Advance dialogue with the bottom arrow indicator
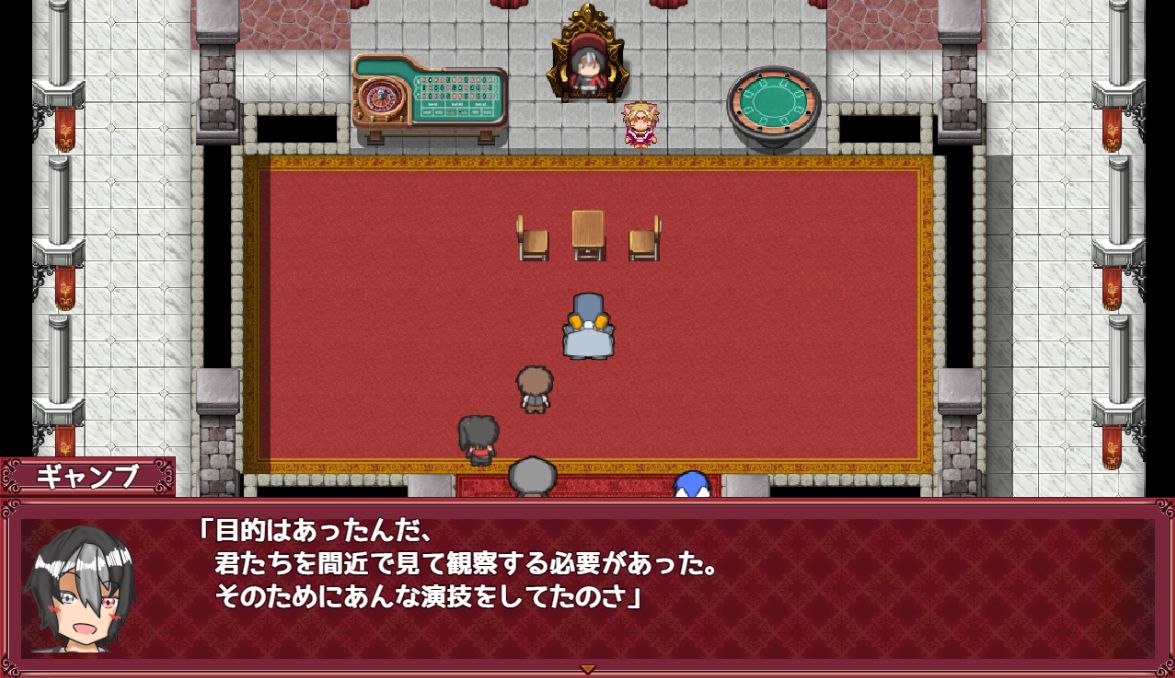This screenshot has width=1175, height=678. [588, 668]
